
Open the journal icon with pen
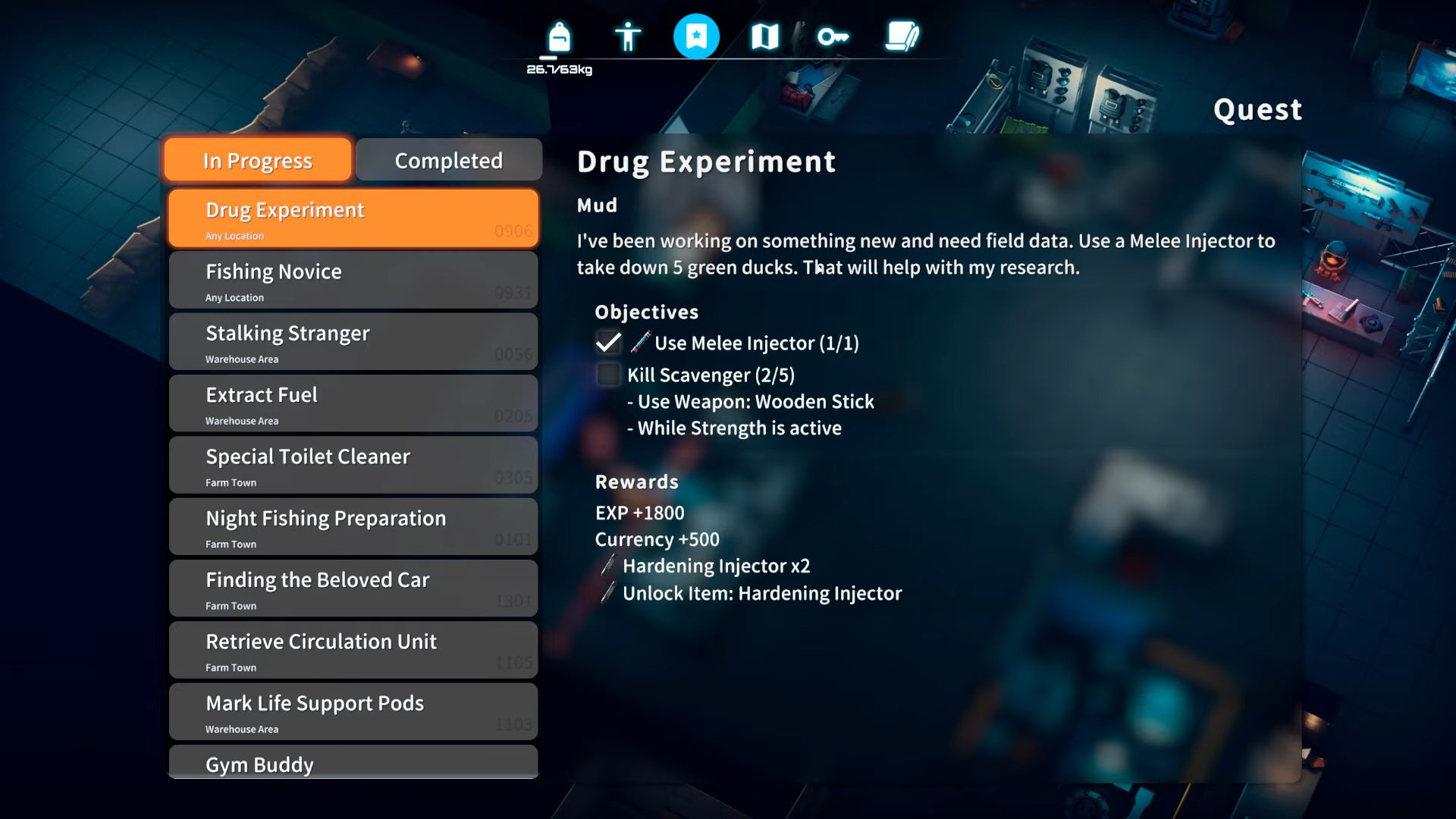tap(902, 36)
